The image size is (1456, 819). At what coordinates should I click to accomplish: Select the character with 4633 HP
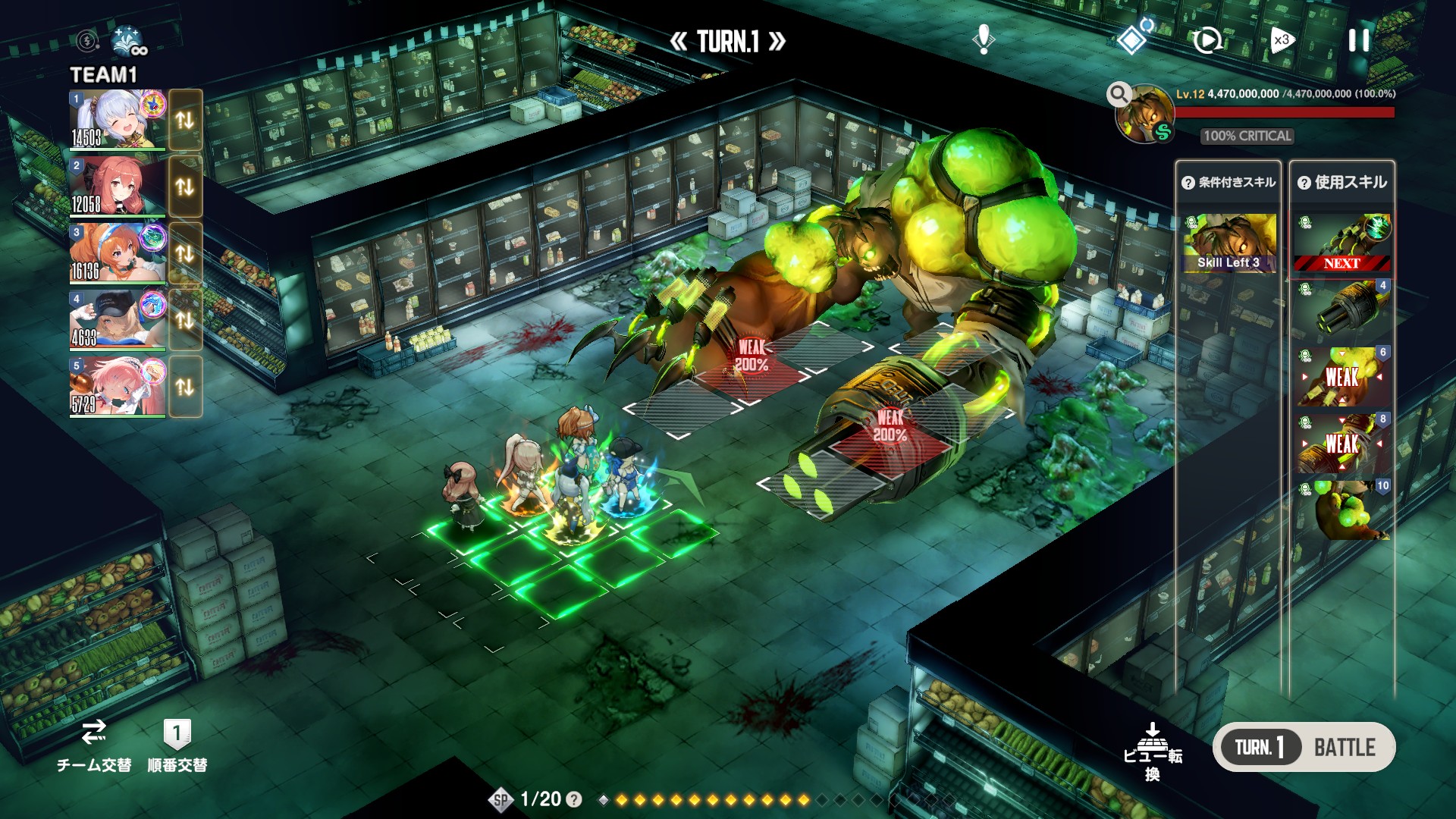tap(118, 320)
